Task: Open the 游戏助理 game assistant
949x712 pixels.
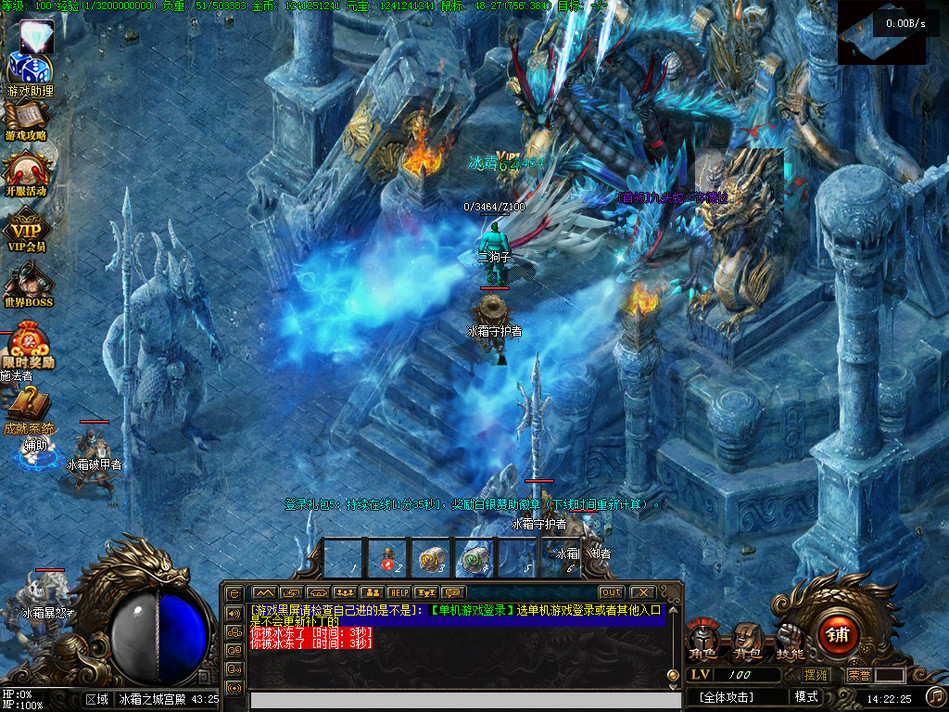Action: tap(28, 70)
